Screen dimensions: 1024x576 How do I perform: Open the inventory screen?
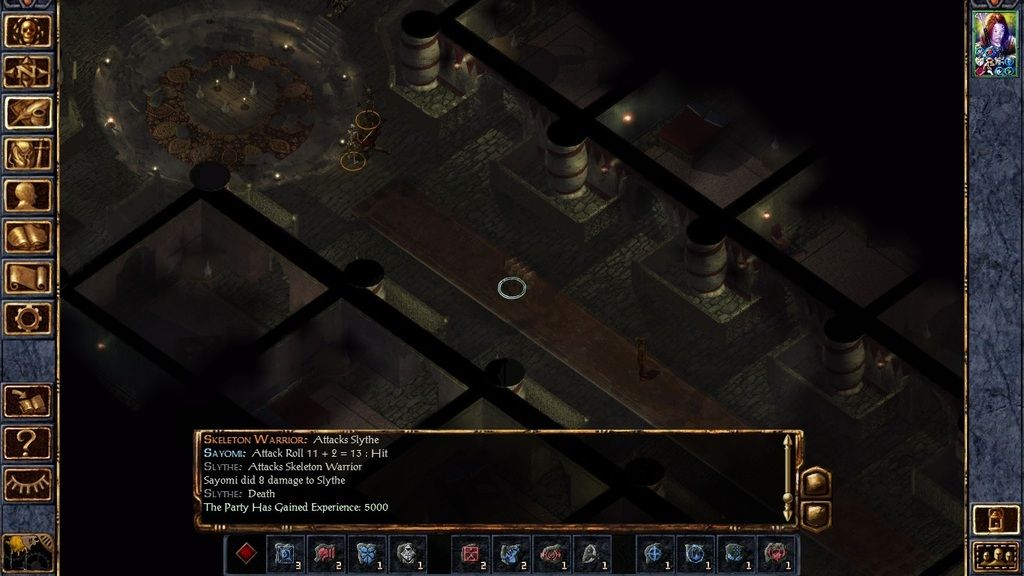click(x=28, y=154)
